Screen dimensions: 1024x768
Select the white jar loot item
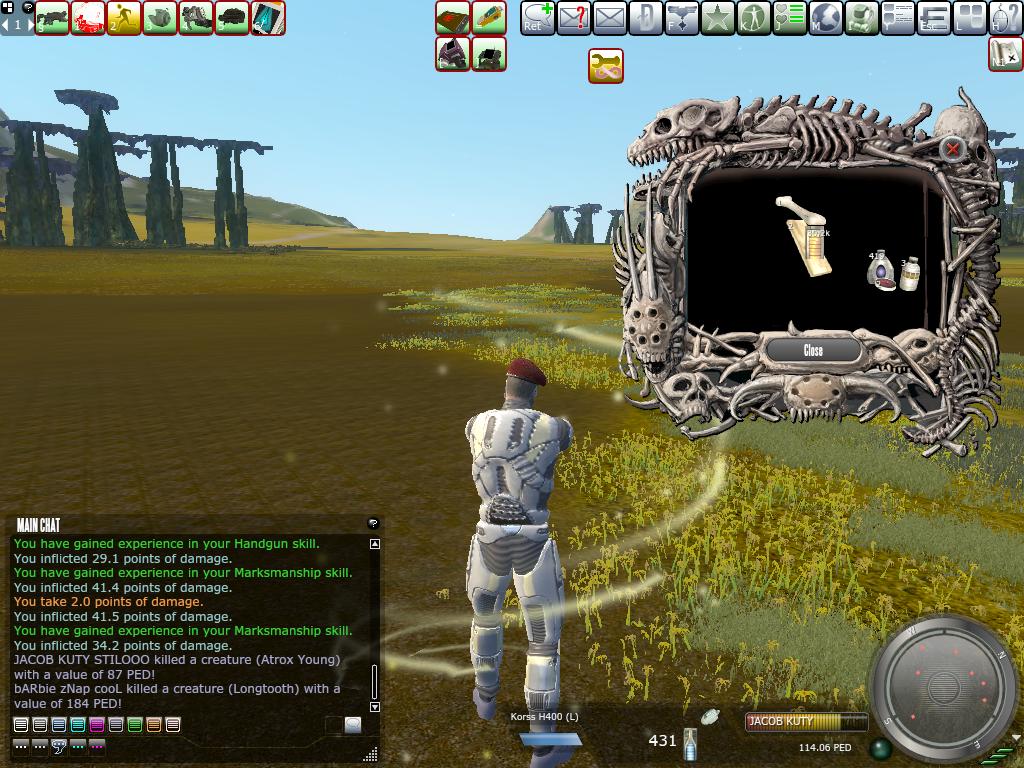pyautogui.click(x=909, y=274)
